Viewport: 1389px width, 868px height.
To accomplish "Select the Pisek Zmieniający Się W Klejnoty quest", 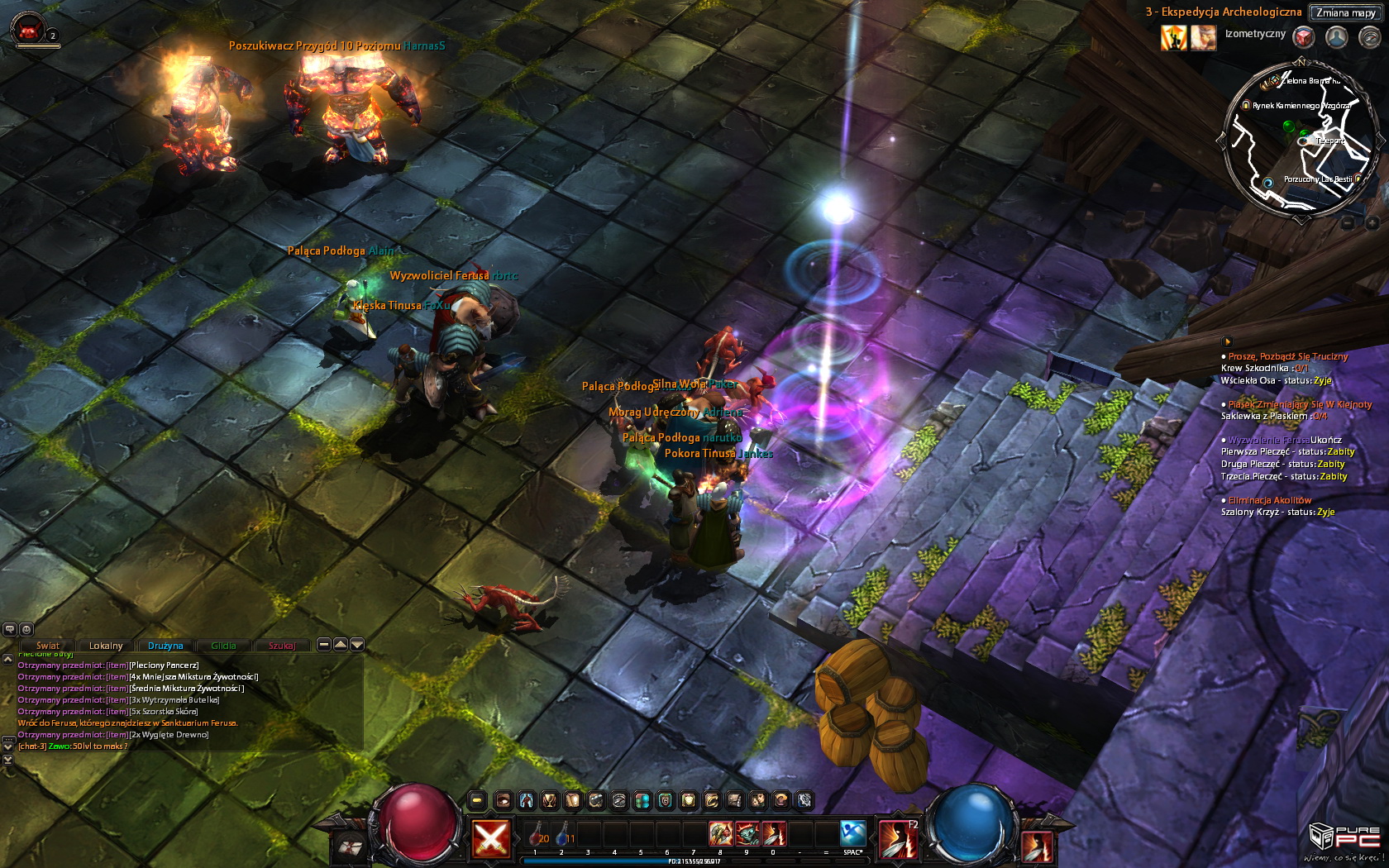I will pyautogui.click(x=1300, y=404).
